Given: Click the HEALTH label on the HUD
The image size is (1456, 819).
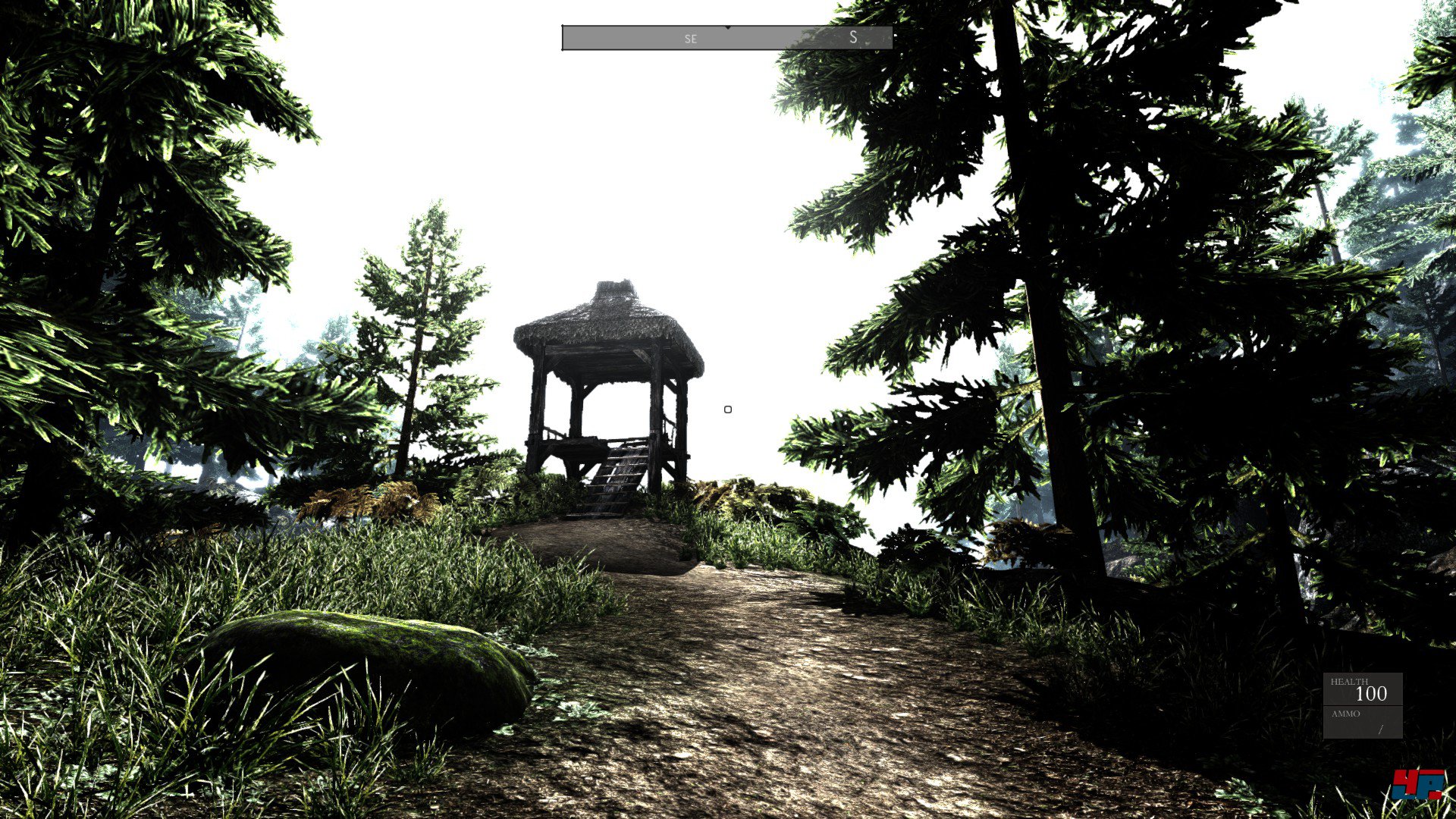Looking at the screenshot, I should pyautogui.click(x=1350, y=681).
